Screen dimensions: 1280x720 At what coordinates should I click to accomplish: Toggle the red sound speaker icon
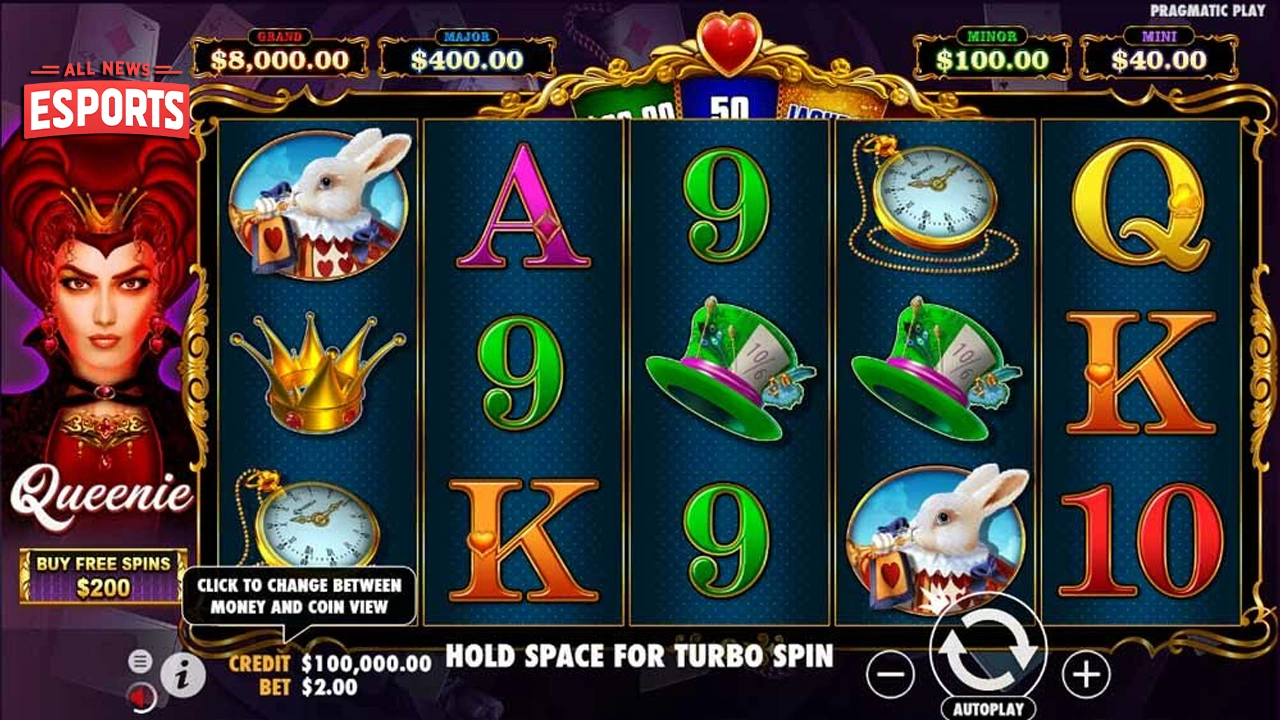pos(141,695)
